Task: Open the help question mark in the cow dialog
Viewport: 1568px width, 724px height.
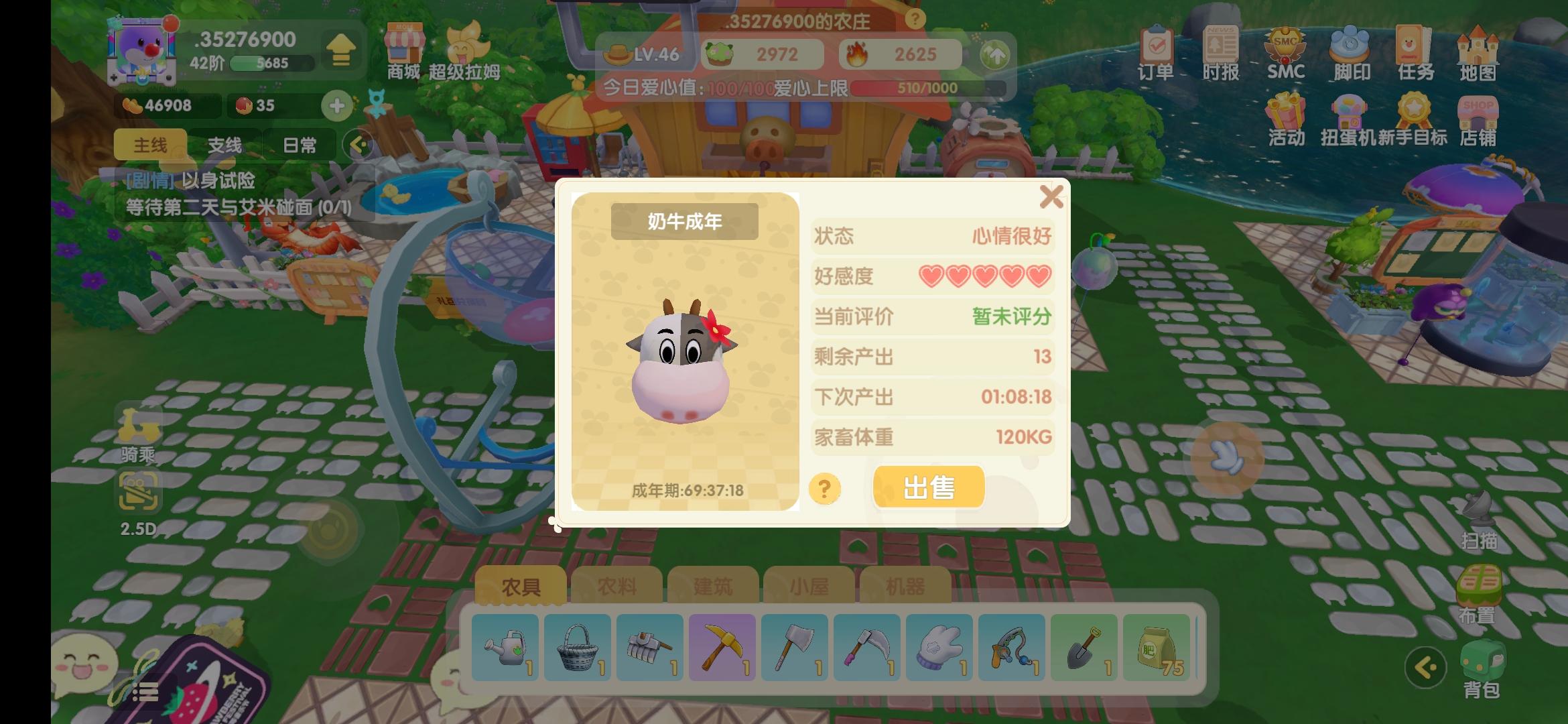Action: pos(824,489)
